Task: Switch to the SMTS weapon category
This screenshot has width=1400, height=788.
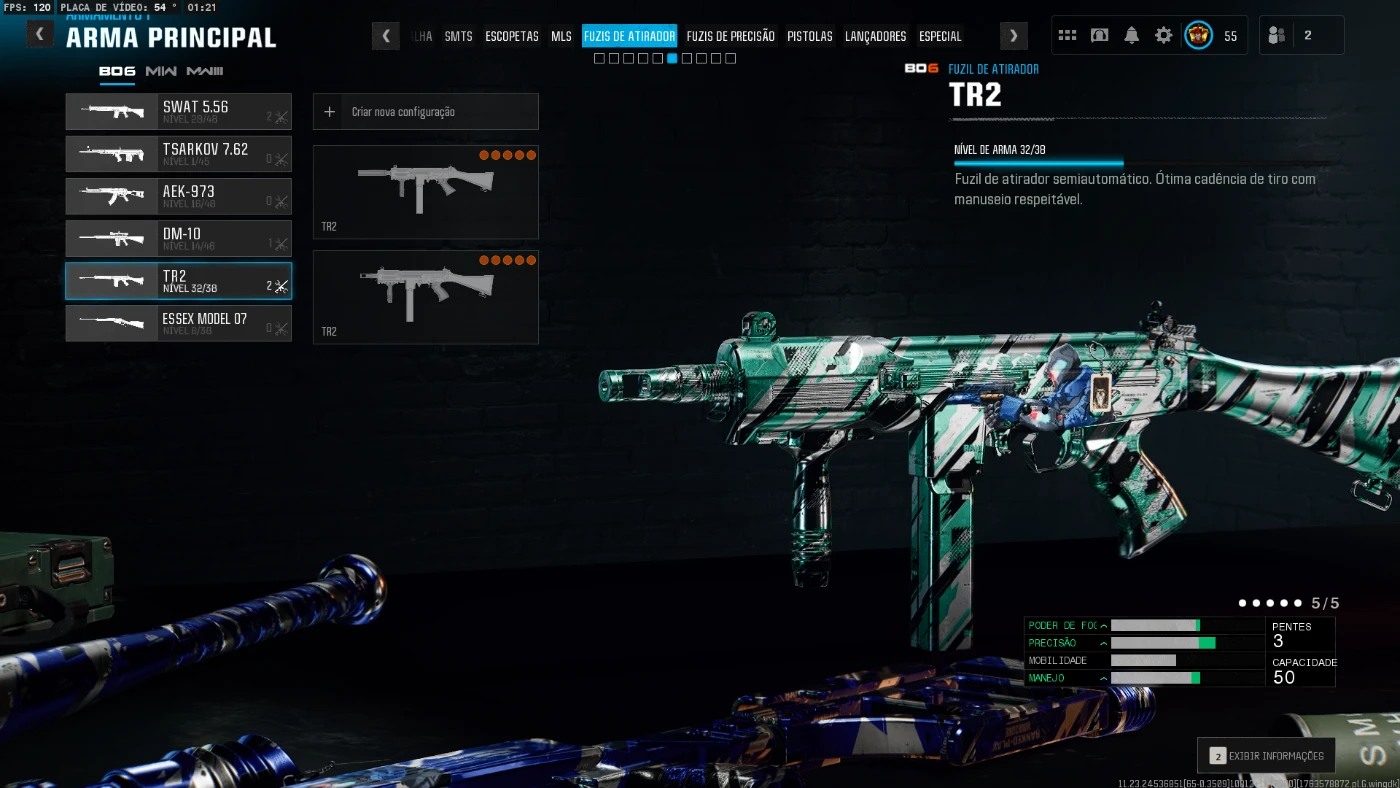Action: tap(458, 36)
